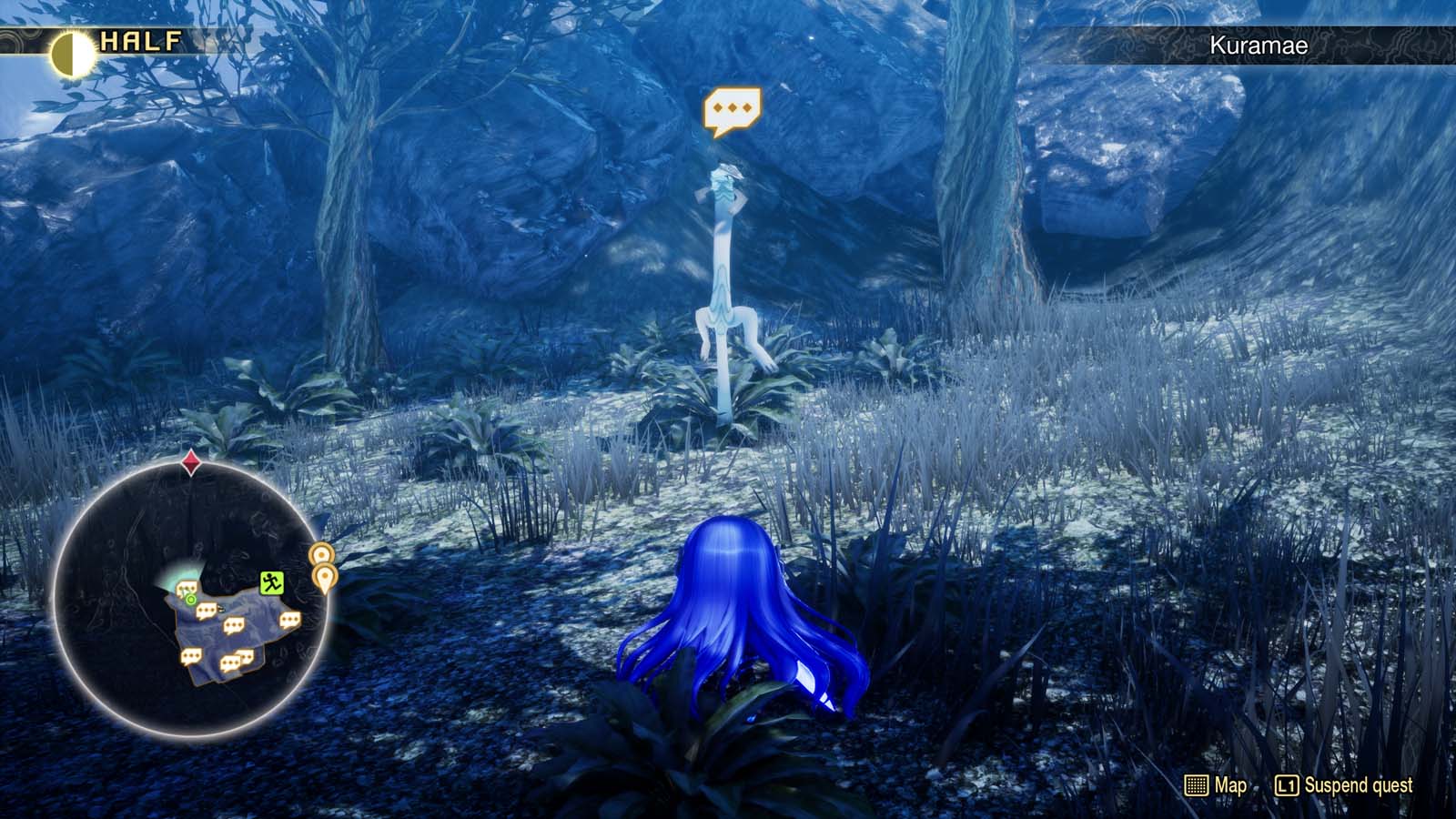Select the rightmost quest bubble on the minimap
This screenshot has width=1456, height=819.
pos(290,621)
